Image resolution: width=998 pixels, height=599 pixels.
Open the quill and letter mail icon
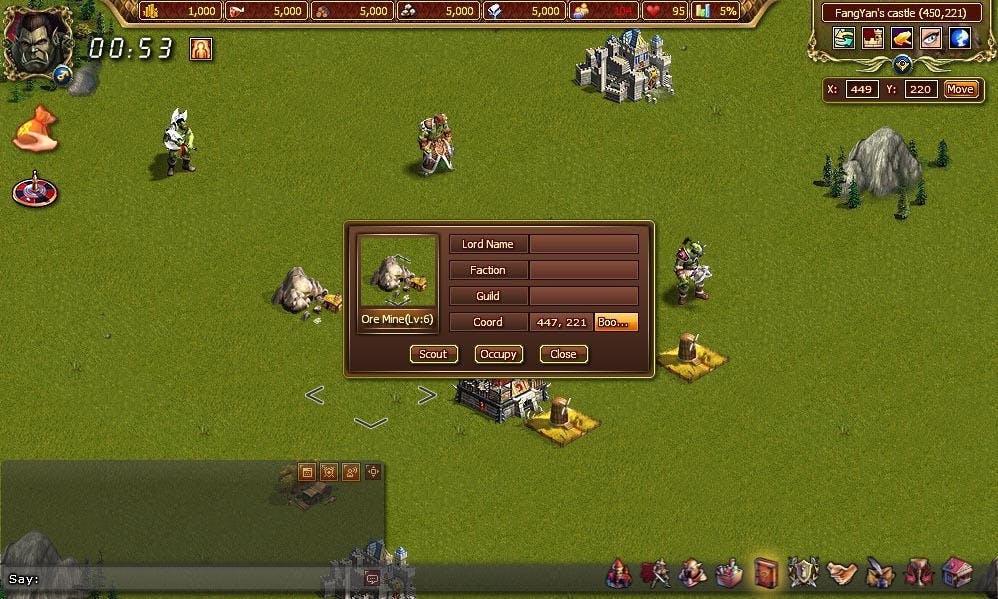[x=880, y=572]
